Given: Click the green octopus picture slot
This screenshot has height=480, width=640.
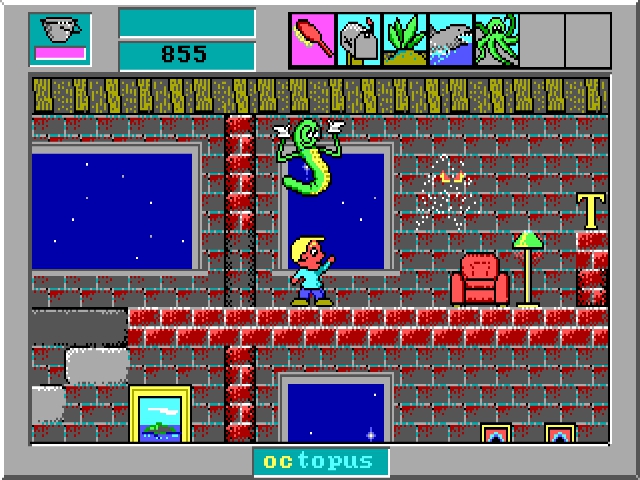Looking at the screenshot, I should [x=497, y=40].
